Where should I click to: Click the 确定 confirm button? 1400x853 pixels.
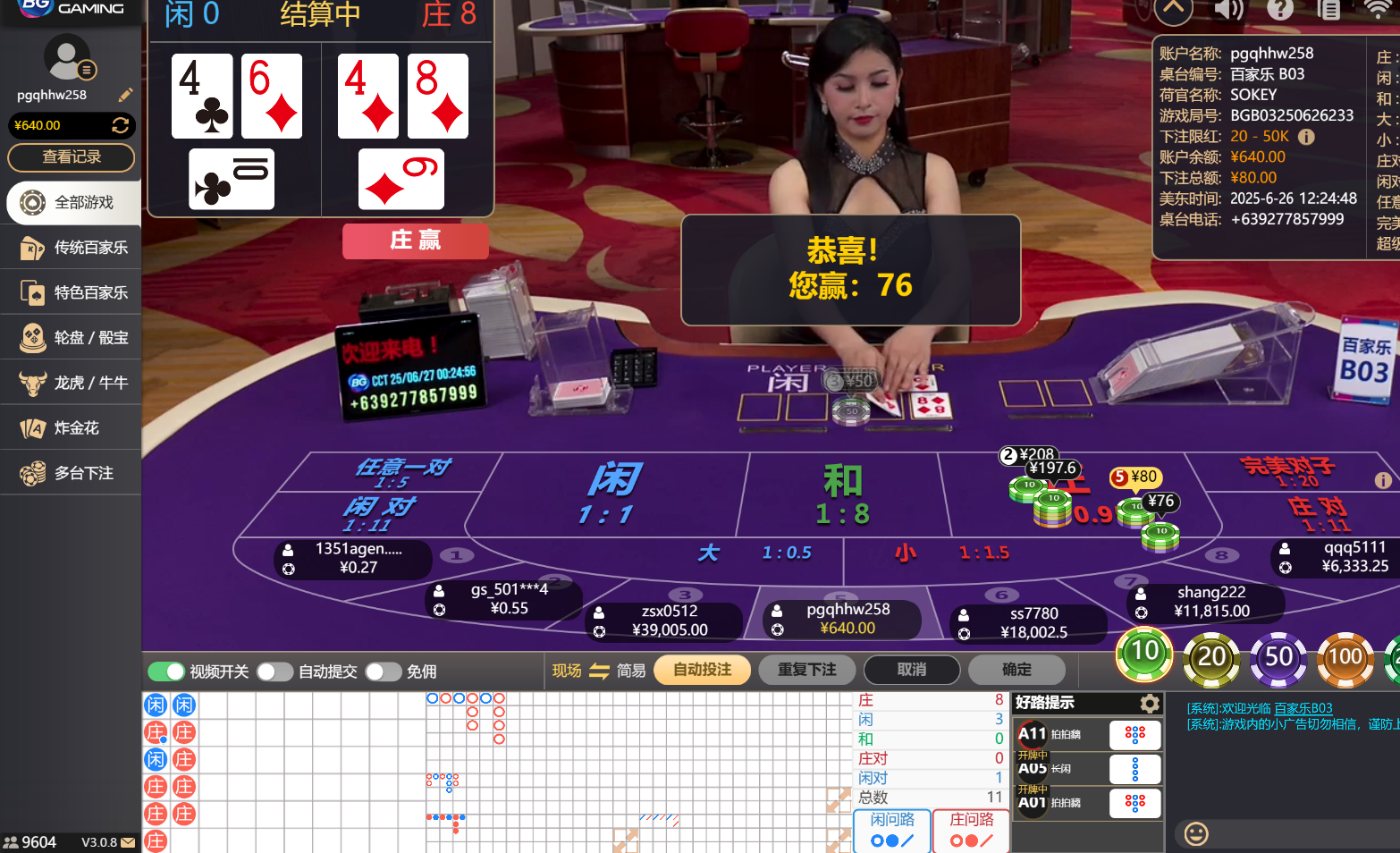[x=1016, y=669]
